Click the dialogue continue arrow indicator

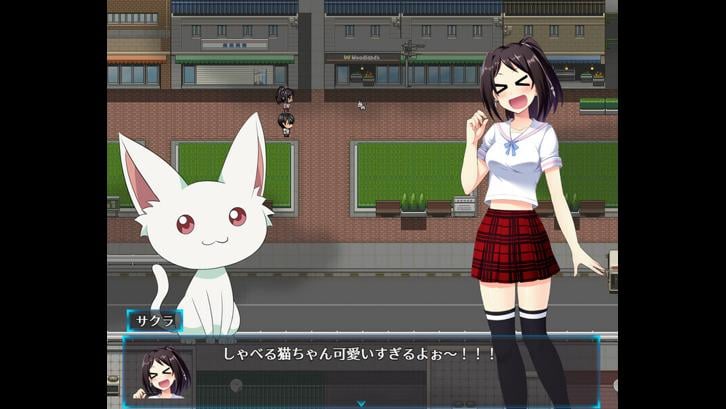(361, 403)
